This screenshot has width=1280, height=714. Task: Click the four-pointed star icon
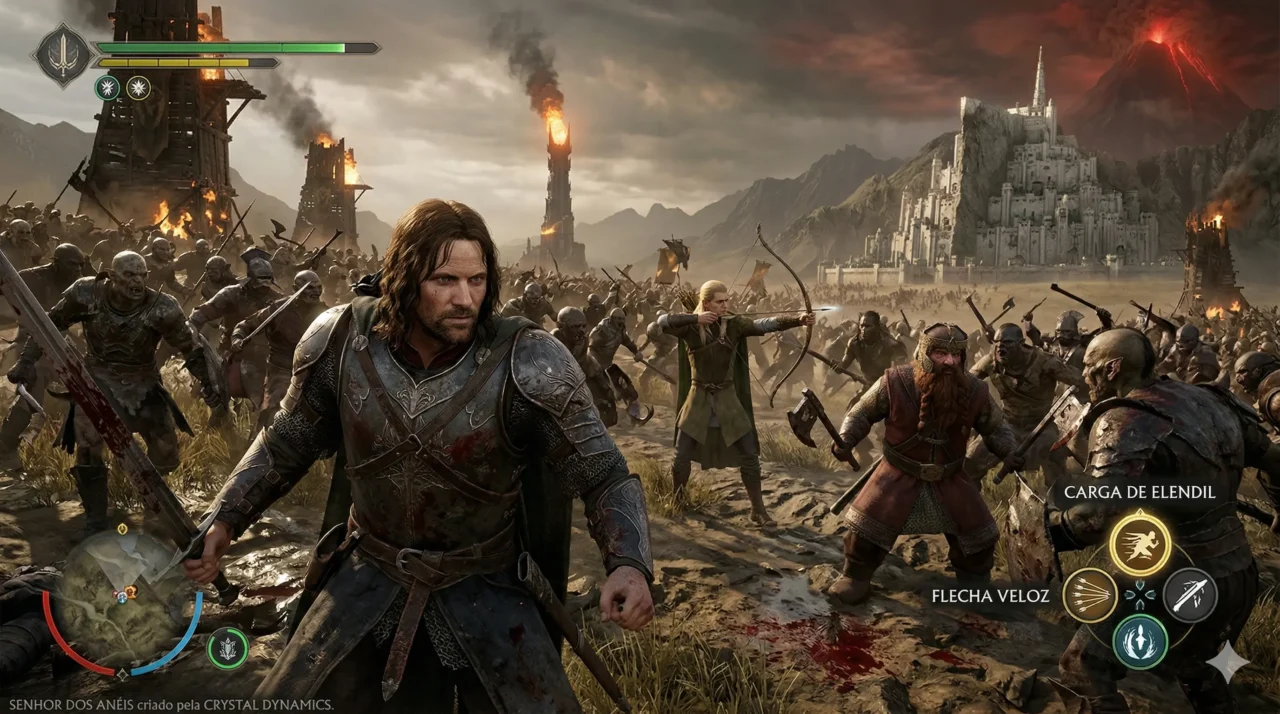coord(1227,662)
